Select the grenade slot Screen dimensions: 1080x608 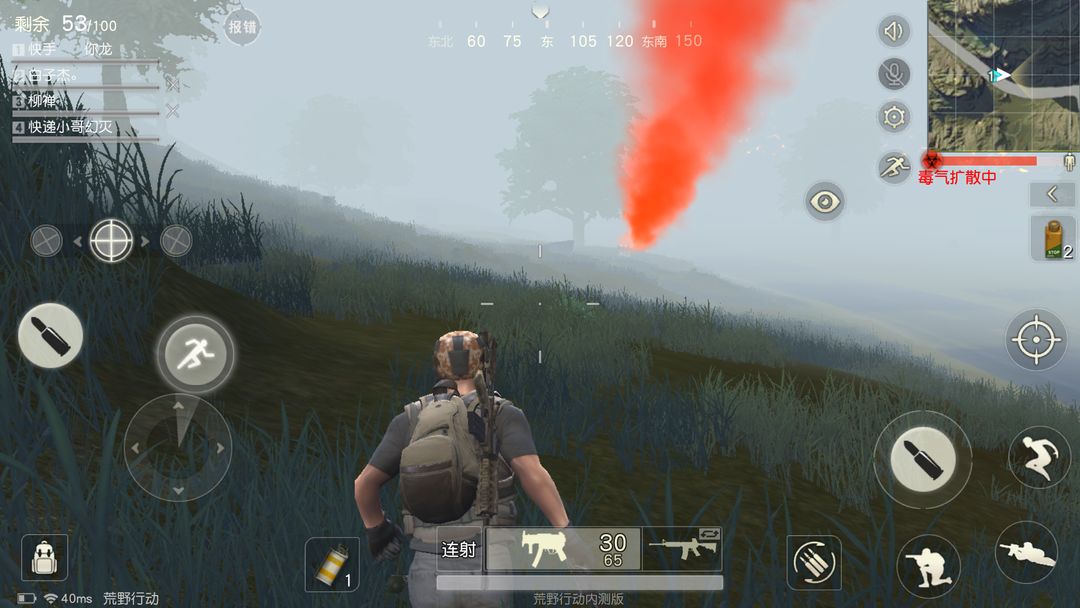click(x=331, y=564)
